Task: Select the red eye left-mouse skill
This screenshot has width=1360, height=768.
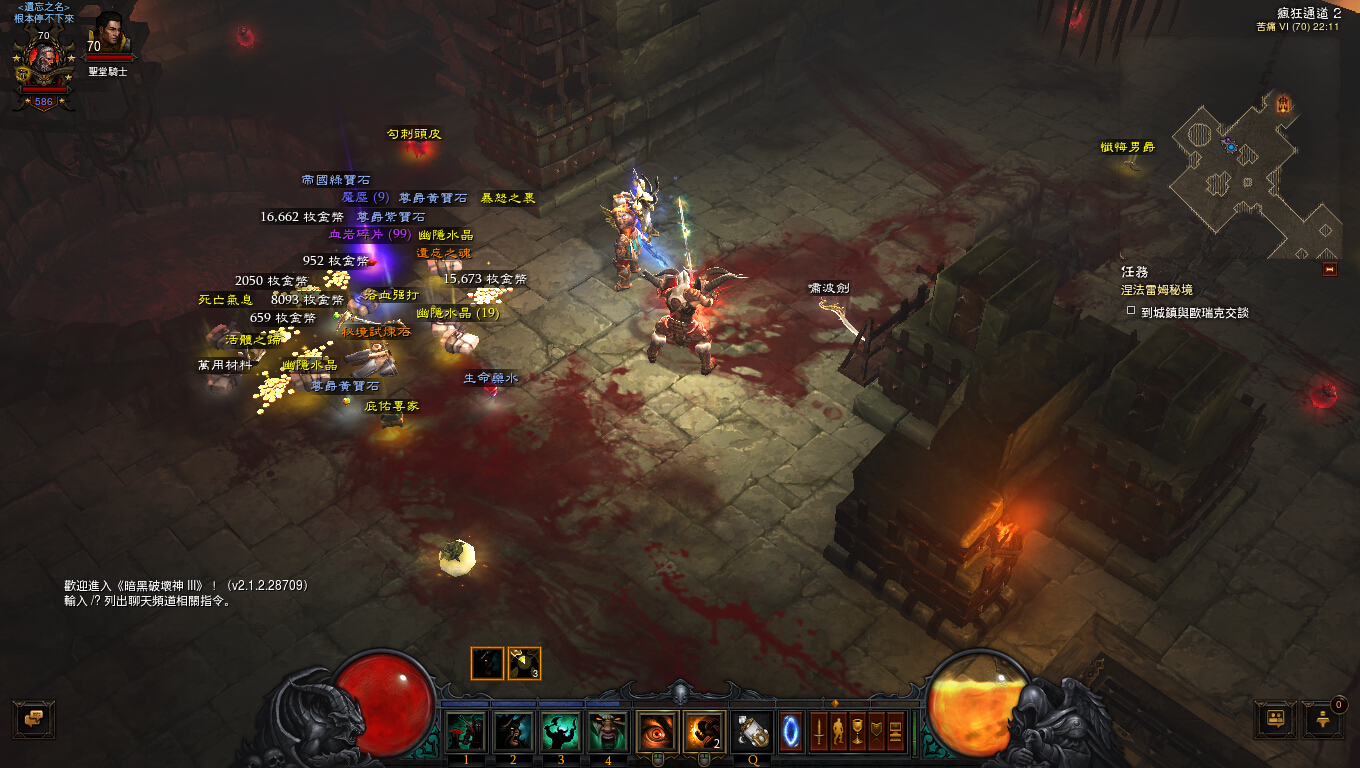Action: coord(657,732)
